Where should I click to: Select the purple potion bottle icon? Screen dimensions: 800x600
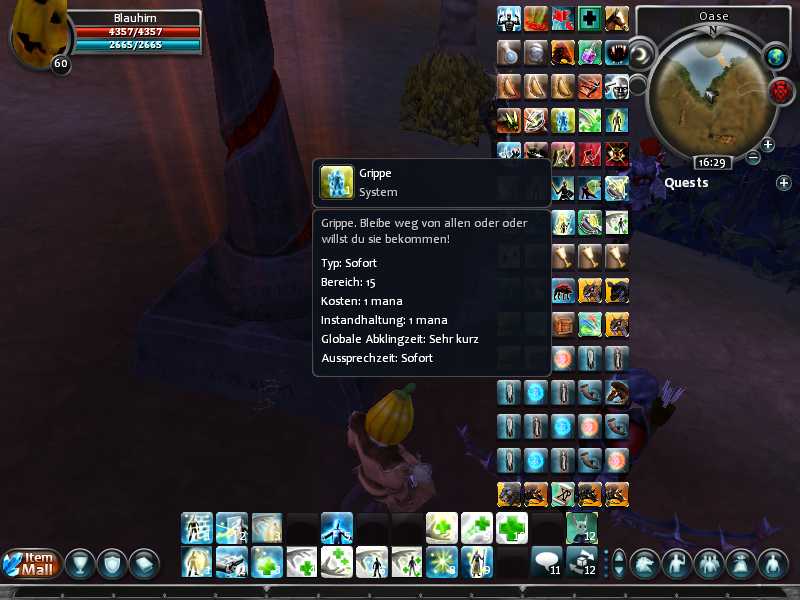(x=590, y=52)
